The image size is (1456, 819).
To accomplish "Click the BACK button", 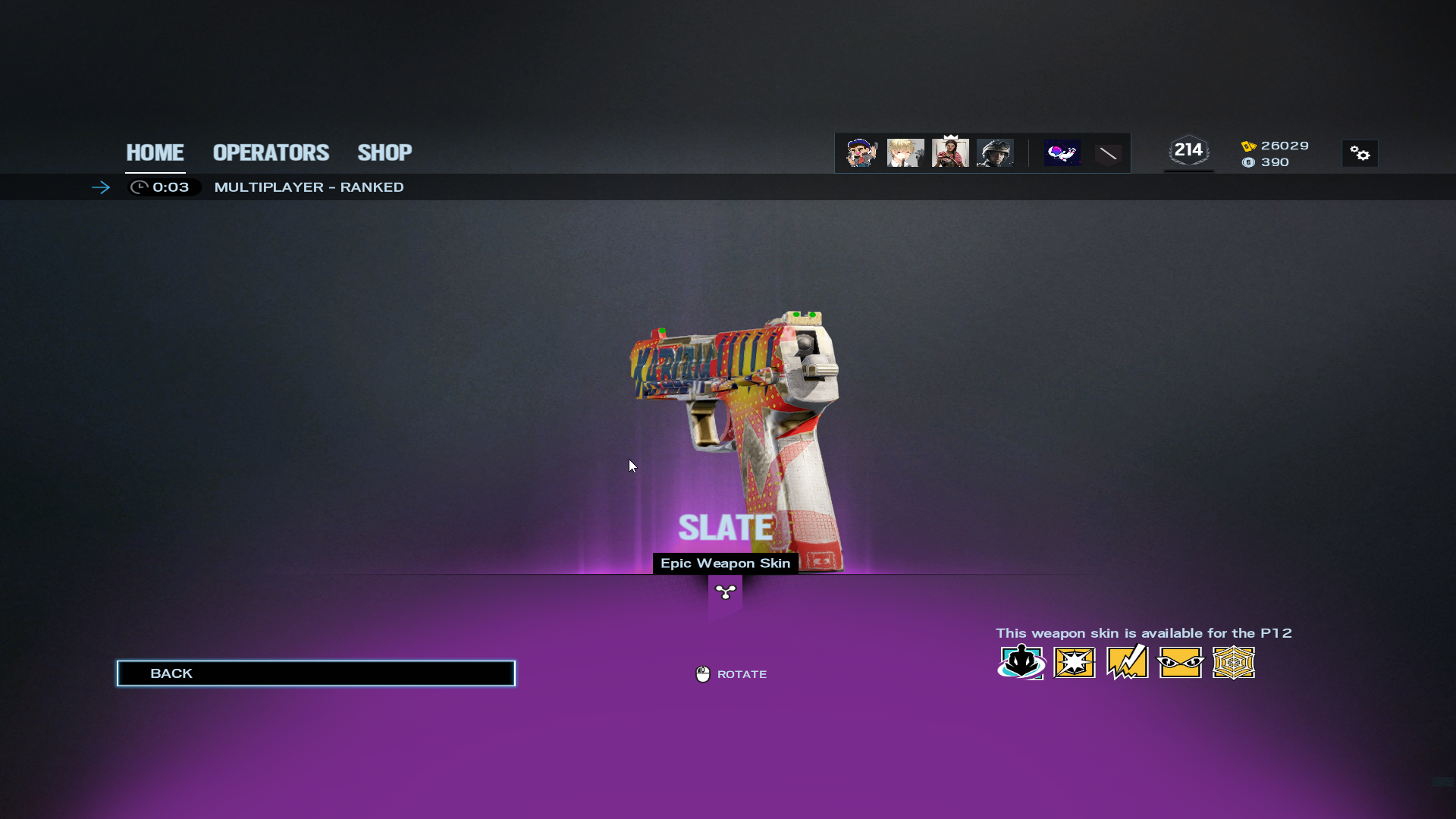I will click(315, 673).
